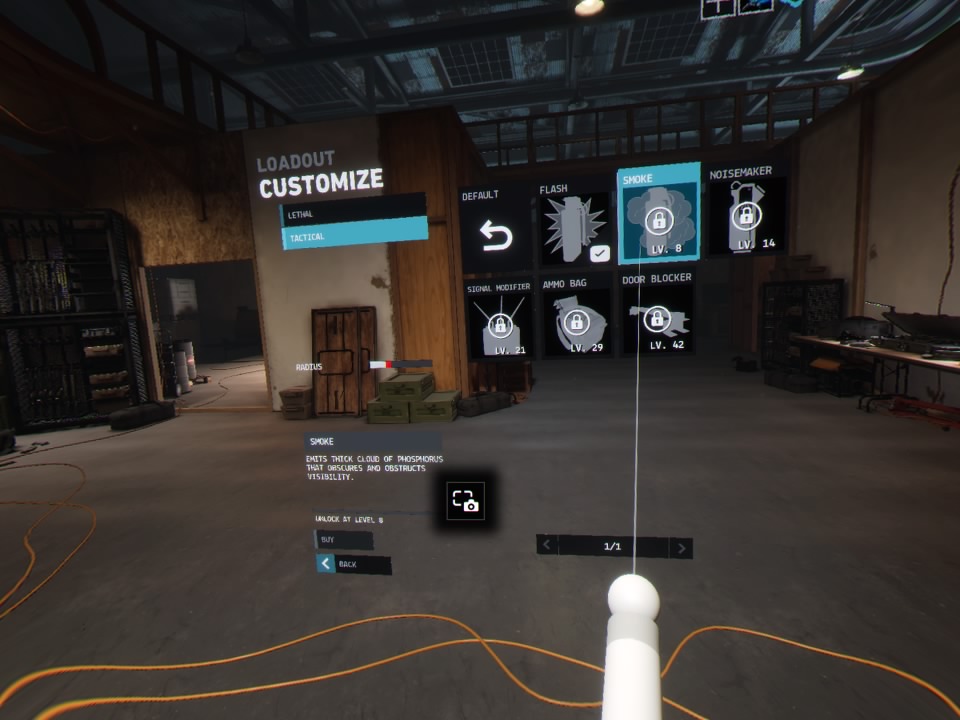
Task: Select the Tactical category
Action: (353, 236)
